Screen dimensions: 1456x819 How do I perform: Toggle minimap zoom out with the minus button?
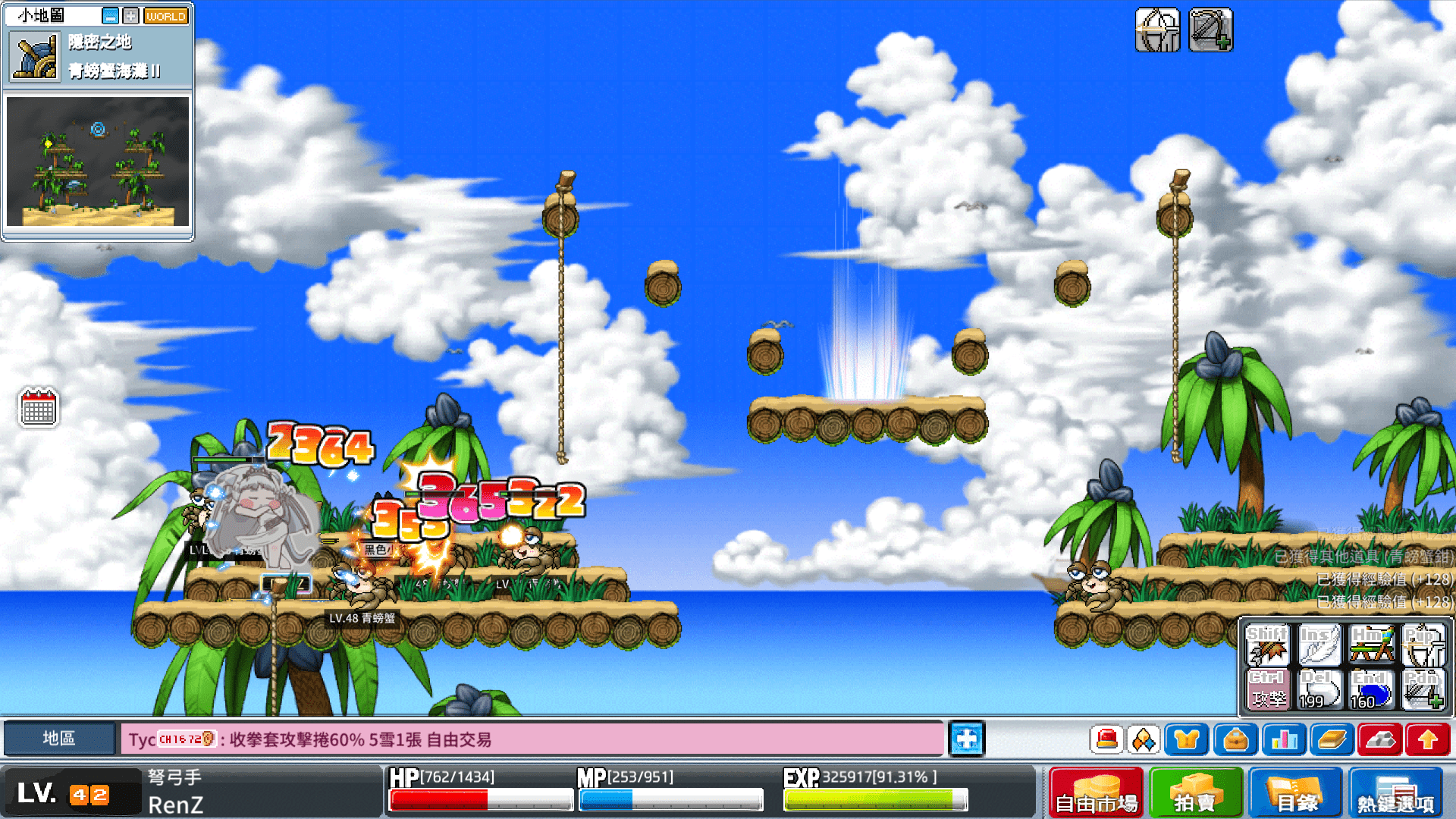111,15
